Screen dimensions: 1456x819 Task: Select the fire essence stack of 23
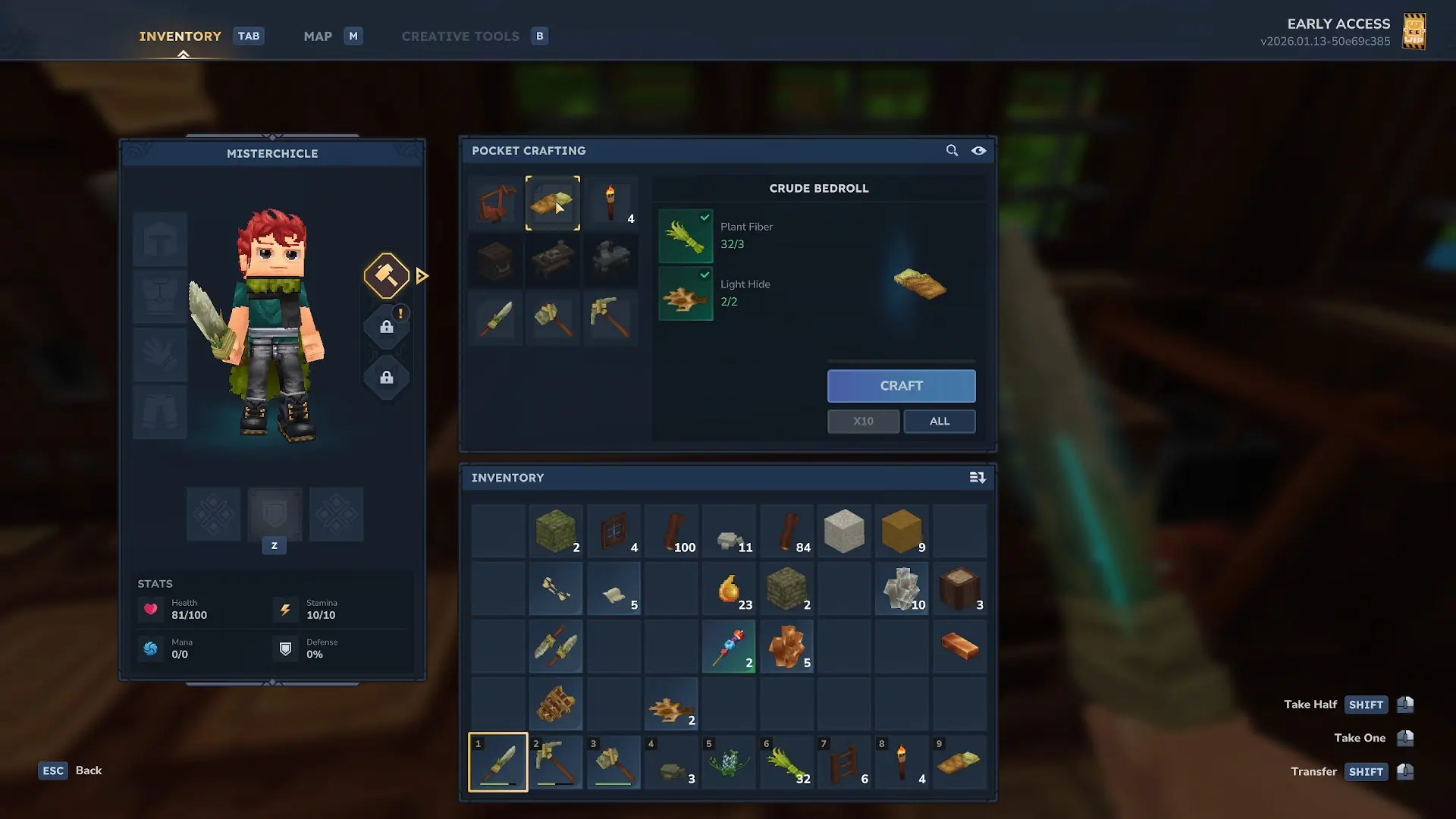pyautogui.click(x=730, y=589)
